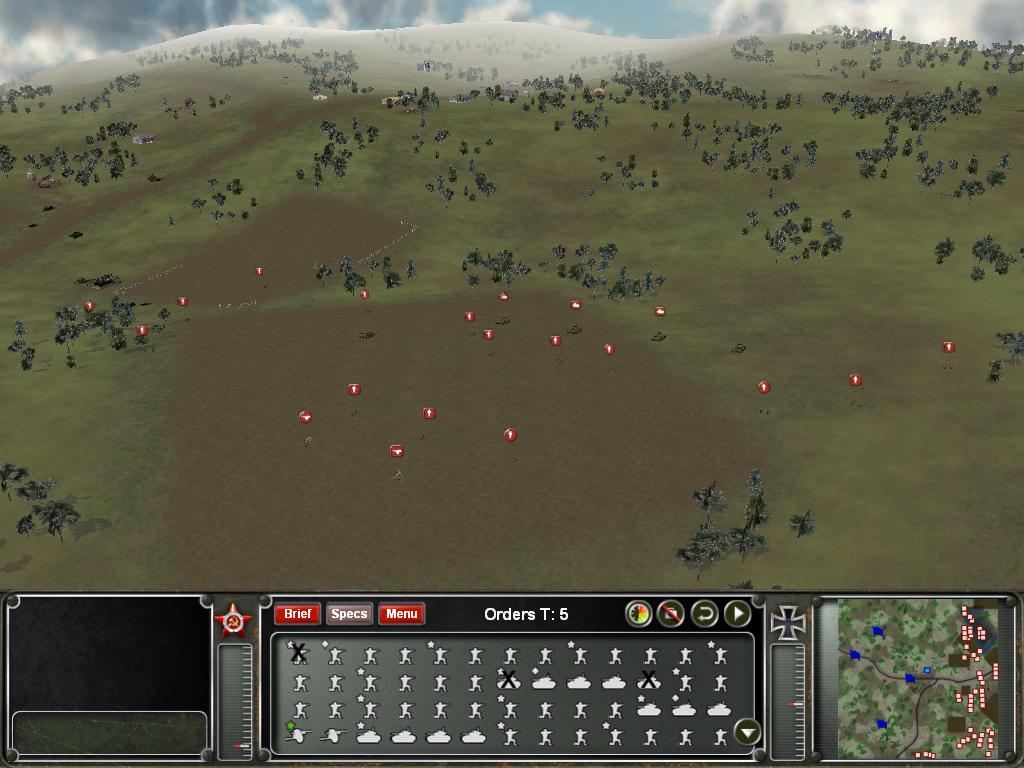Select the green-star gun unit in roster
The height and width of the screenshot is (768, 1024).
[297, 735]
